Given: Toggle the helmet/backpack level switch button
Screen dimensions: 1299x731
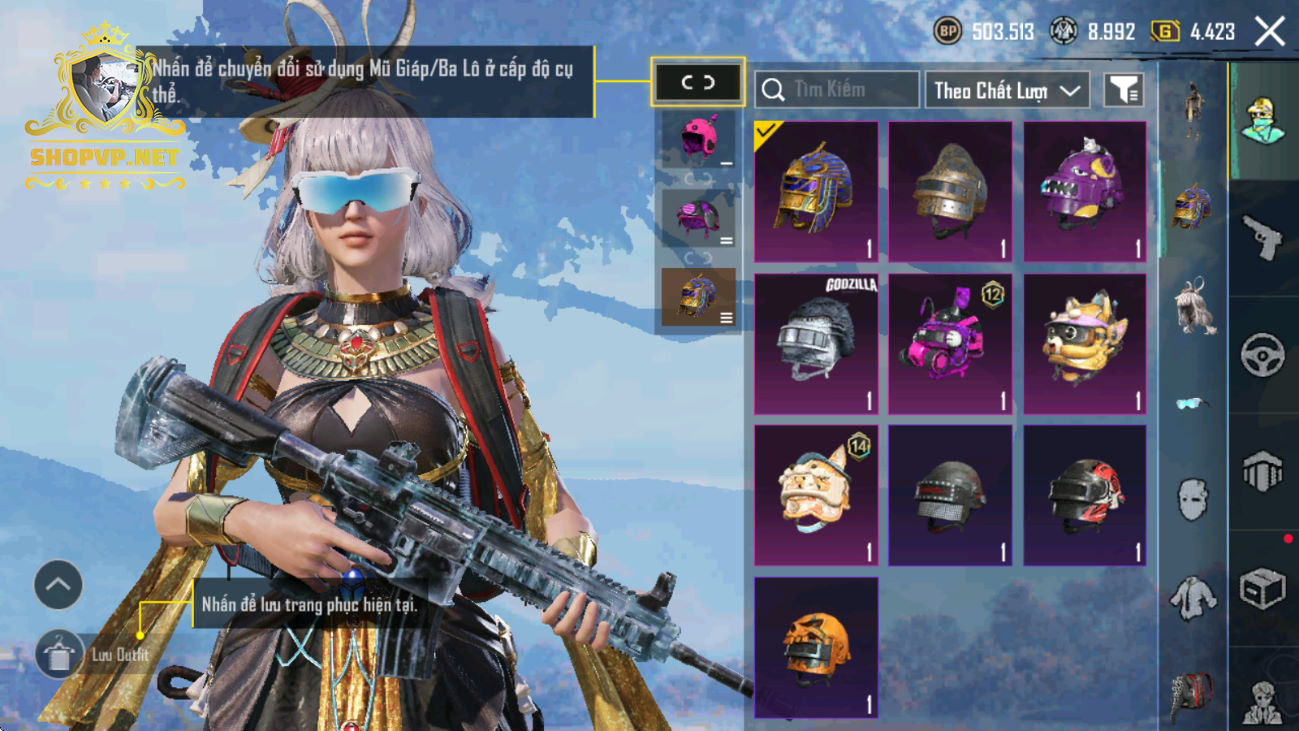Looking at the screenshot, I should click(x=698, y=83).
